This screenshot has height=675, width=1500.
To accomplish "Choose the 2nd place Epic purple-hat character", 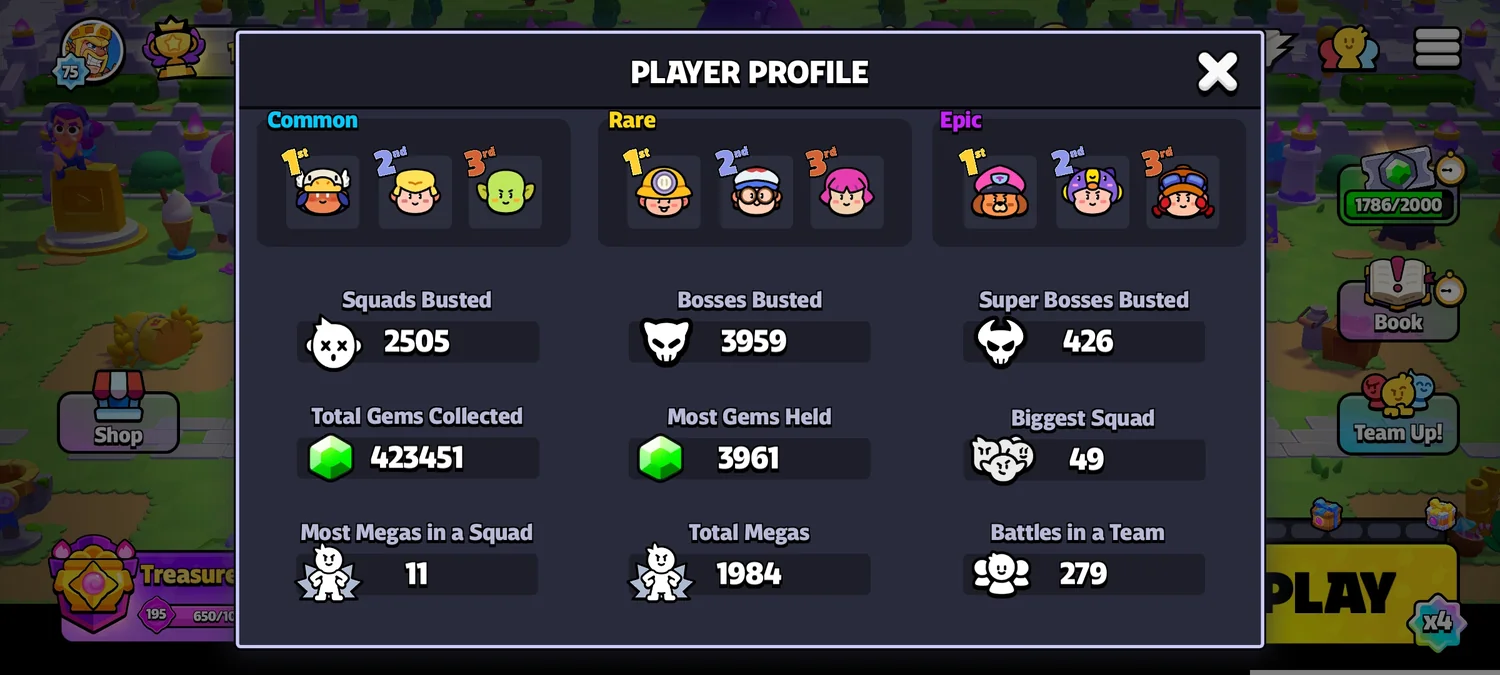I will [1091, 191].
